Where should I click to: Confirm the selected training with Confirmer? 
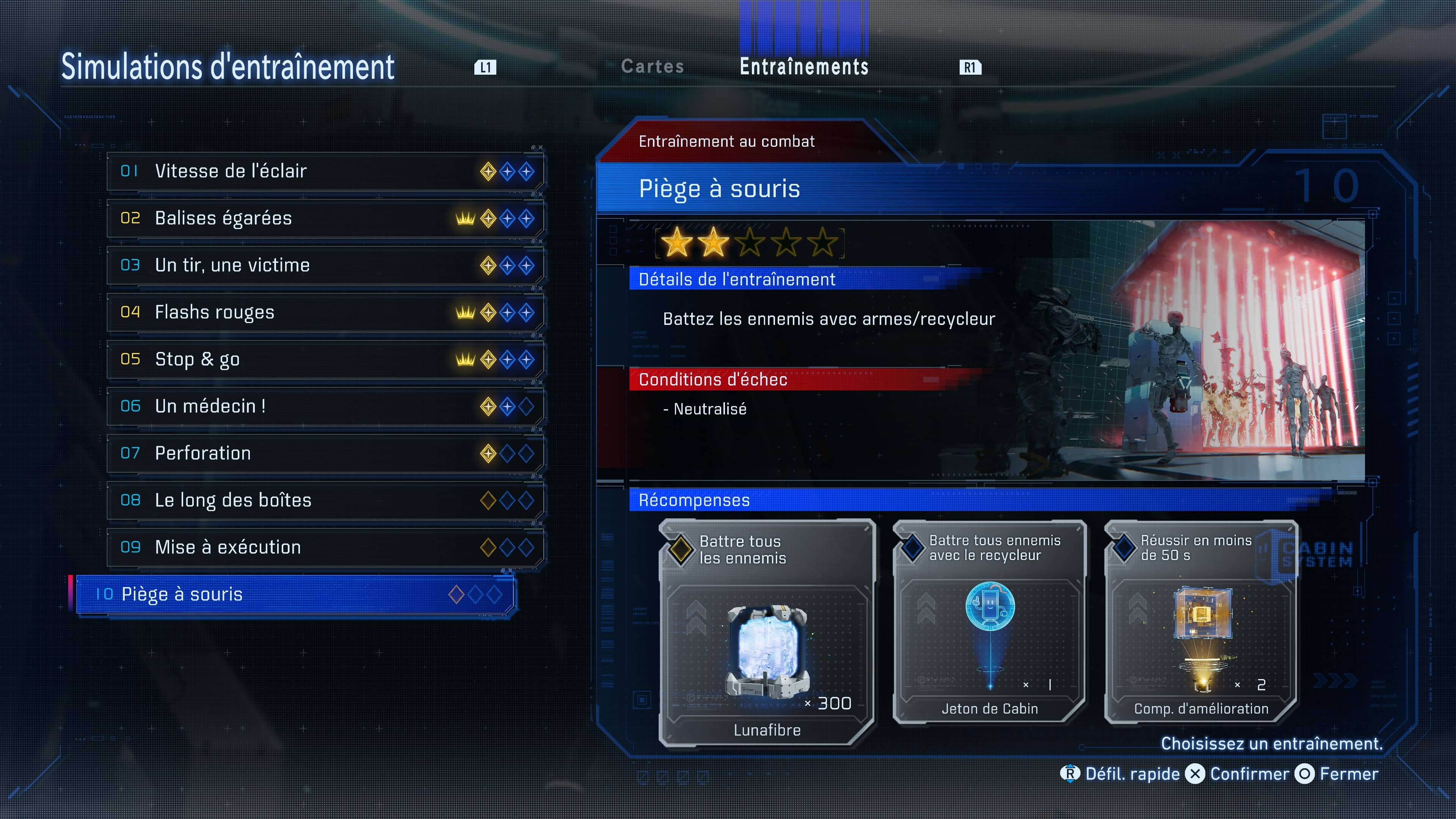click(1238, 774)
